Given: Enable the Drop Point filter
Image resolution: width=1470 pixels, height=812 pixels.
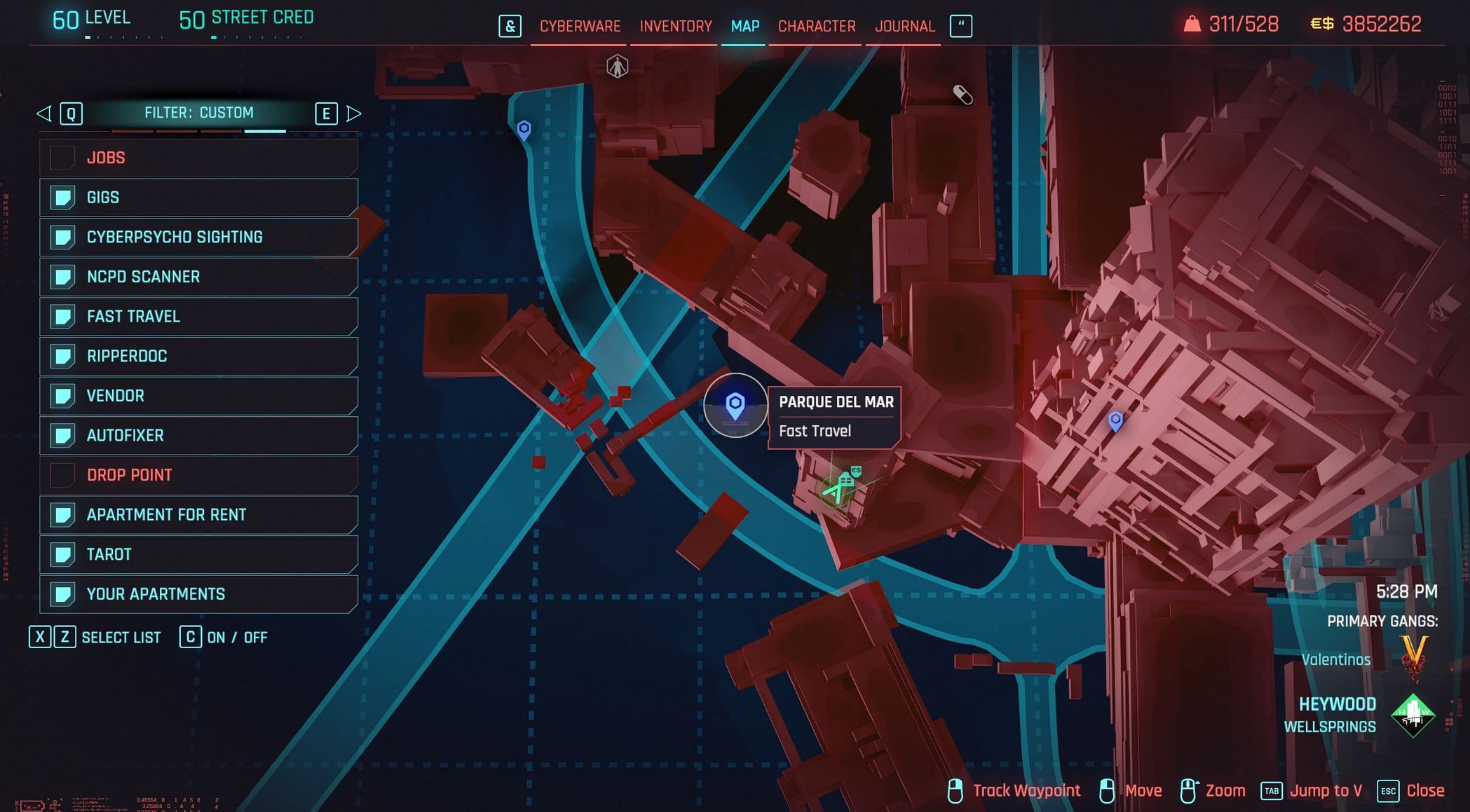Looking at the screenshot, I should tap(199, 475).
